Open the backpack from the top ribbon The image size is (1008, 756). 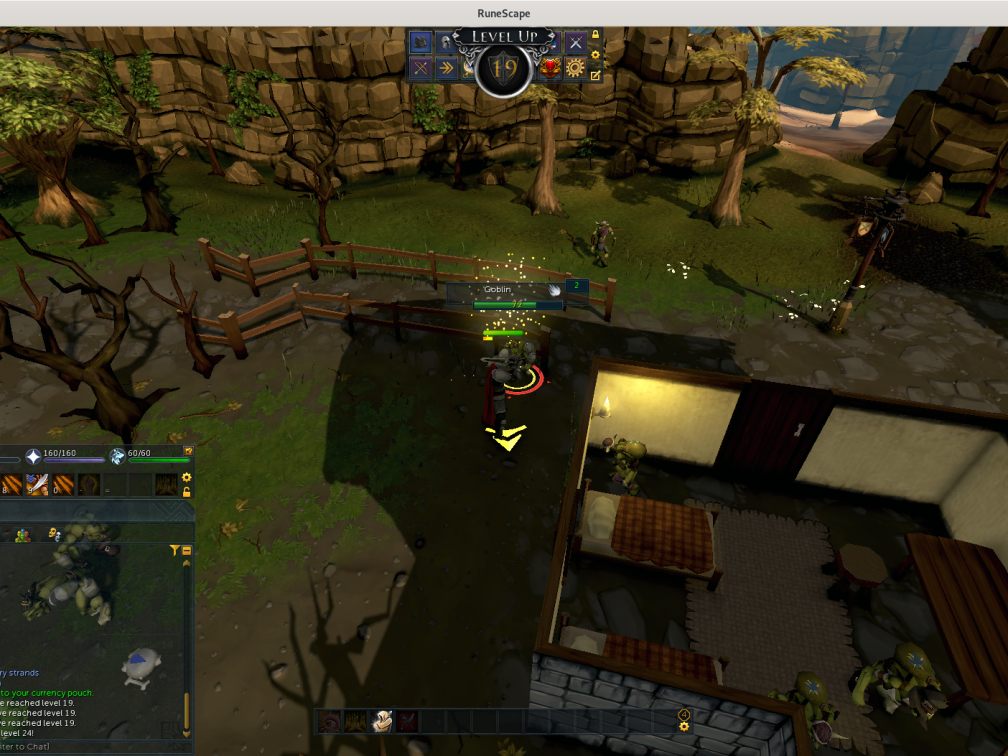pos(421,42)
